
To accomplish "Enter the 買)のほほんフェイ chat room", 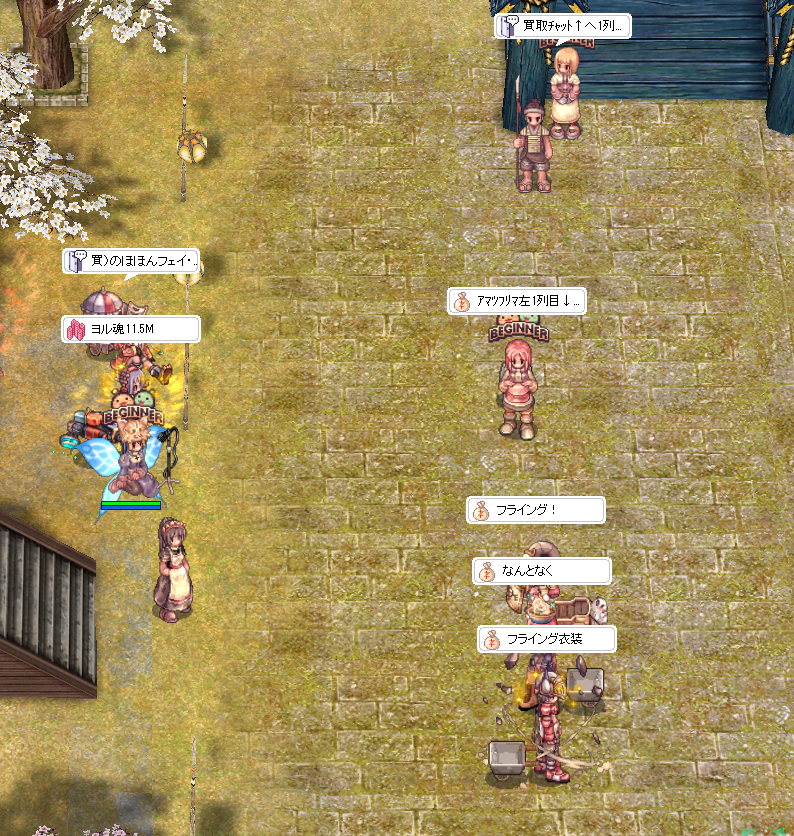I will [131, 262].
